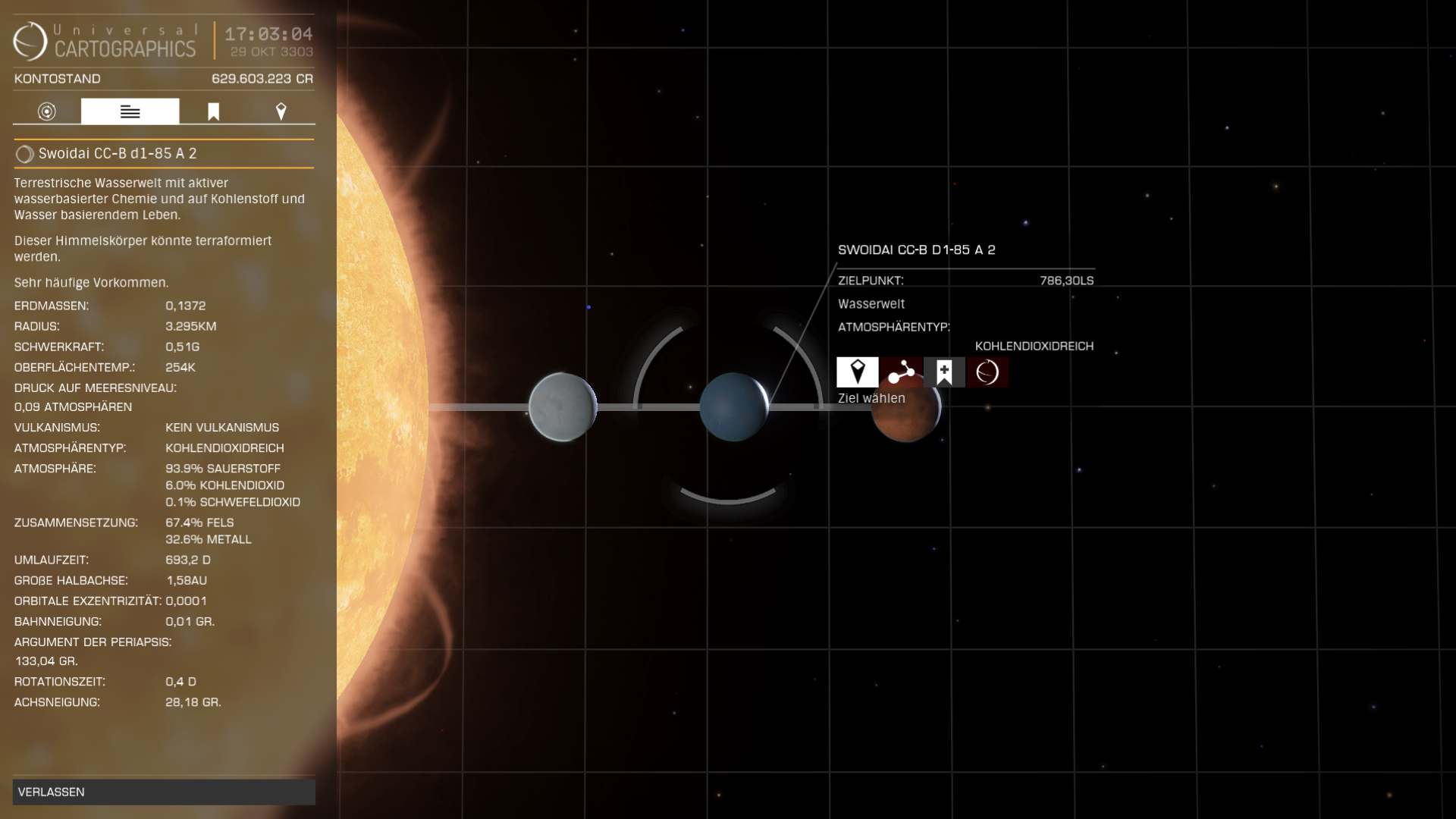The width and height of the screenshot is (1456, 819).
Task: Open the location pin tab
Action: pyautogui.click(x=281, y=112)
